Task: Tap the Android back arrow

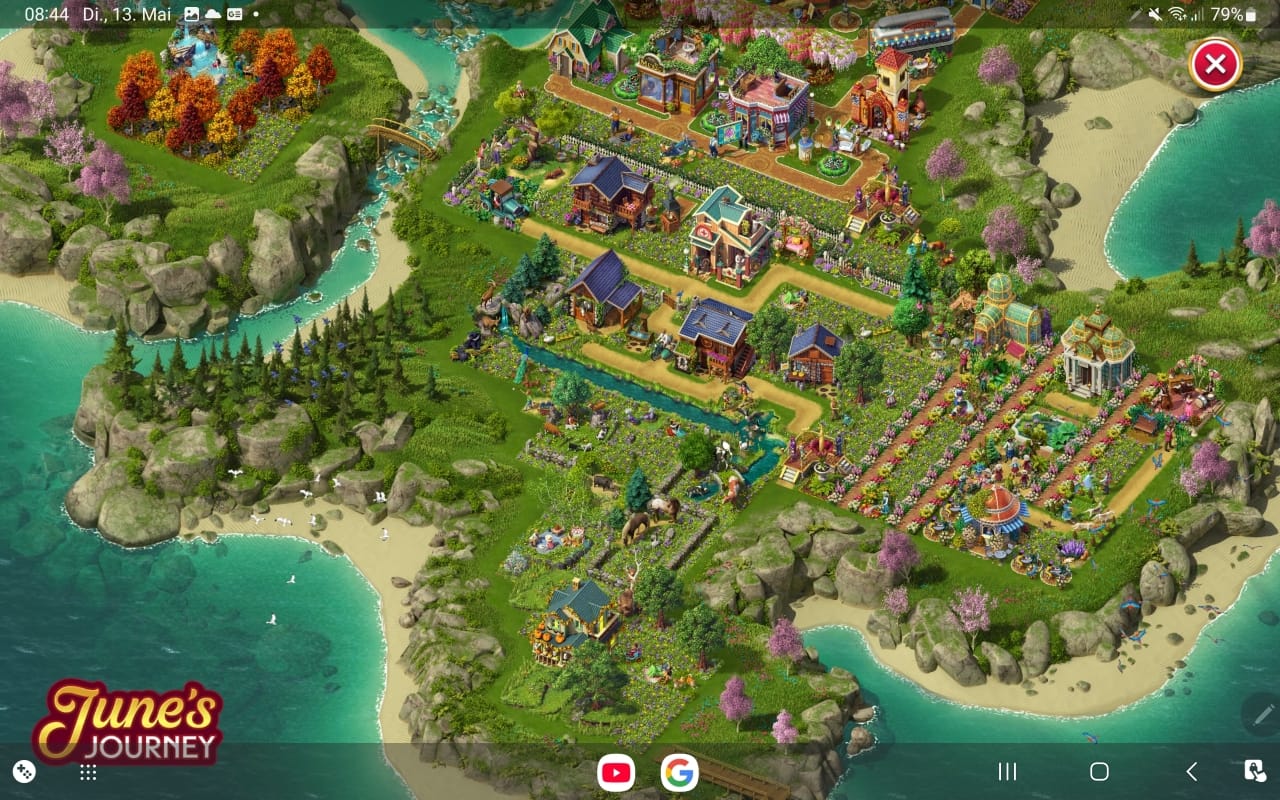Action: (1191, 772)
